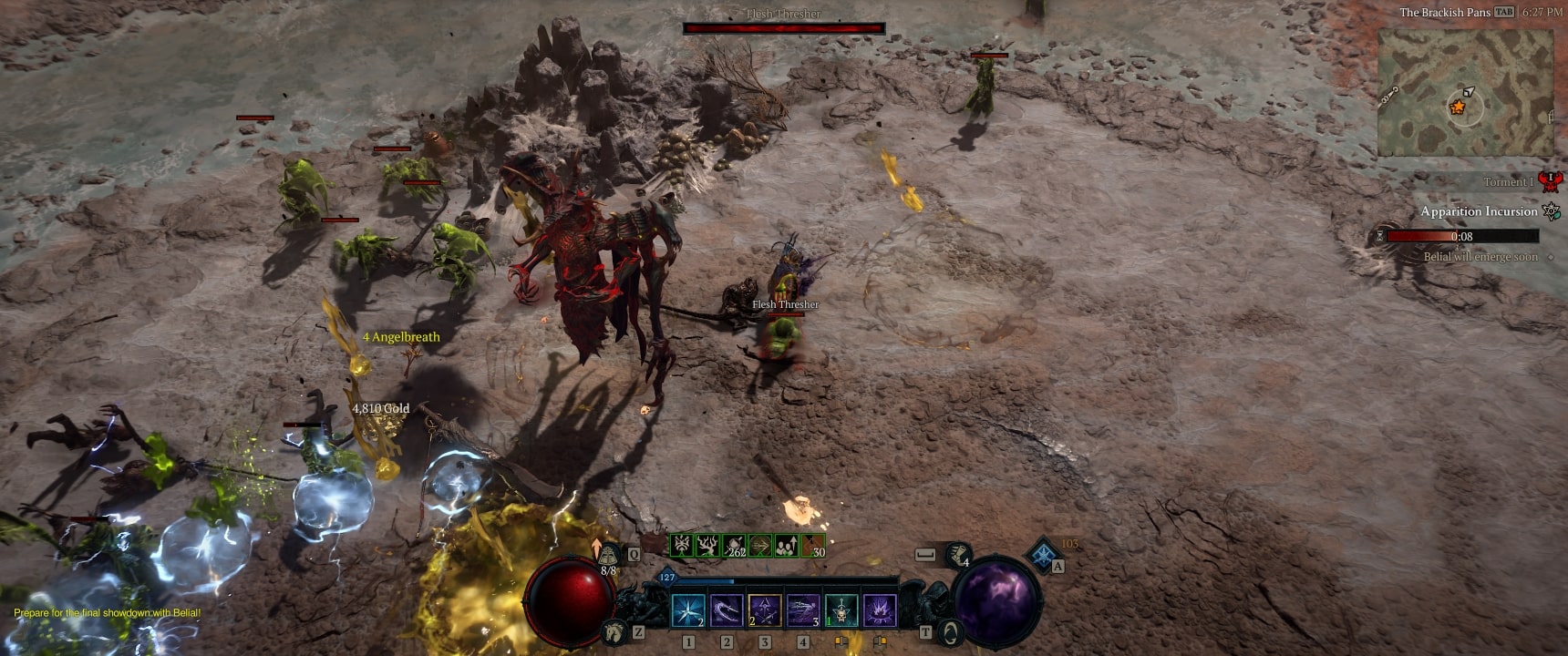The width and height of the screenshot is (1568, 656).
Task: Activate the purple curved blade skill
Action: click(x=727, y=610)
